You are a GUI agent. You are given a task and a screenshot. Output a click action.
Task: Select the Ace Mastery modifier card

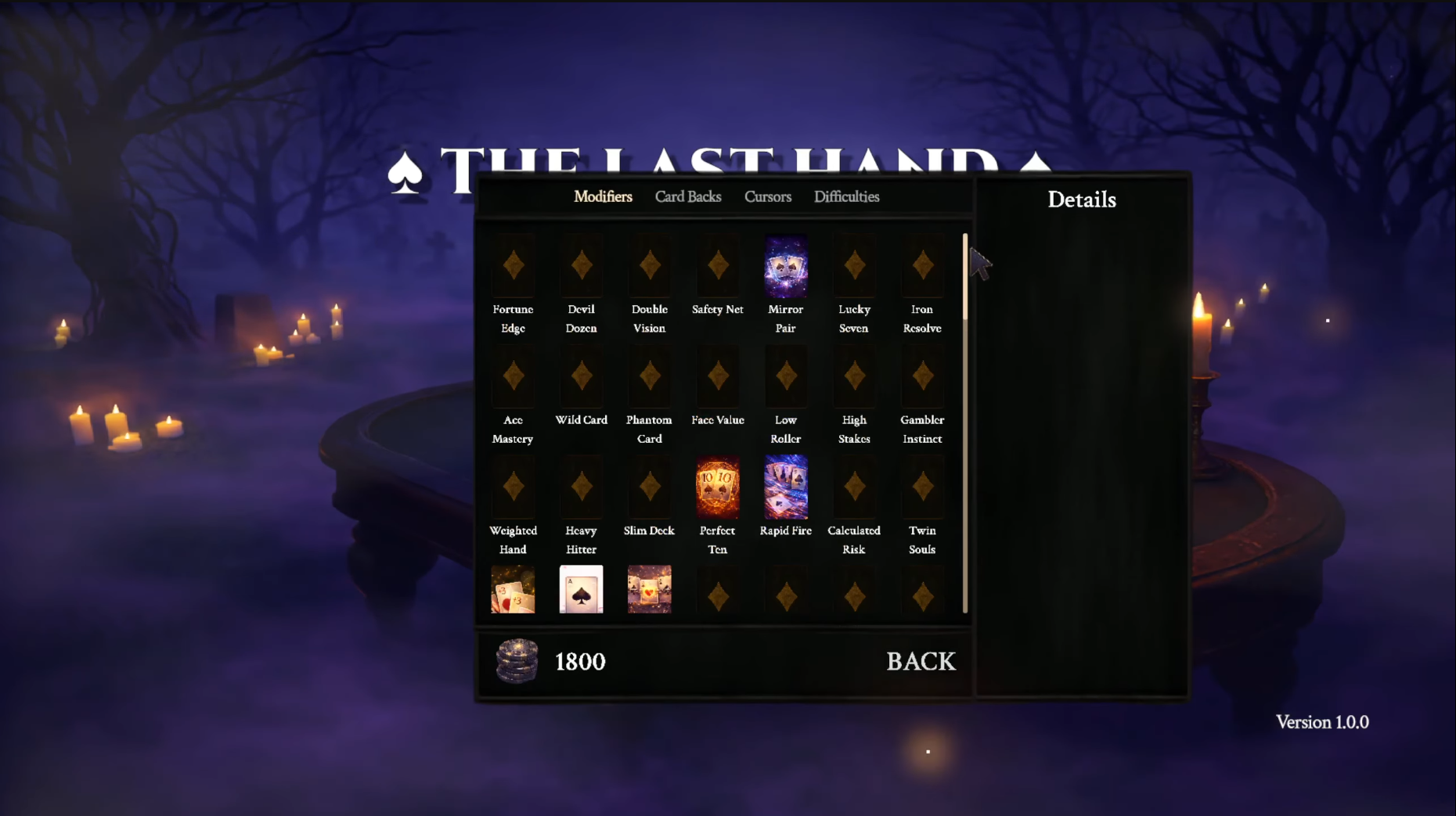pos(514,378)
